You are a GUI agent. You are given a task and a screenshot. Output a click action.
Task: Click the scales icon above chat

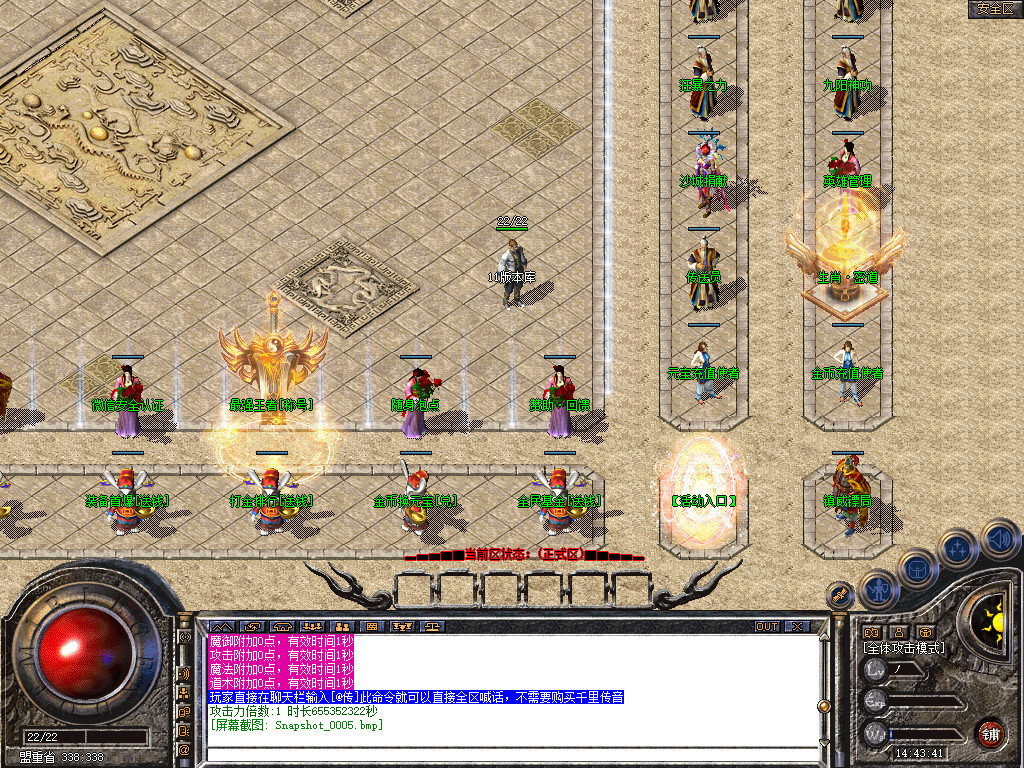431,627
